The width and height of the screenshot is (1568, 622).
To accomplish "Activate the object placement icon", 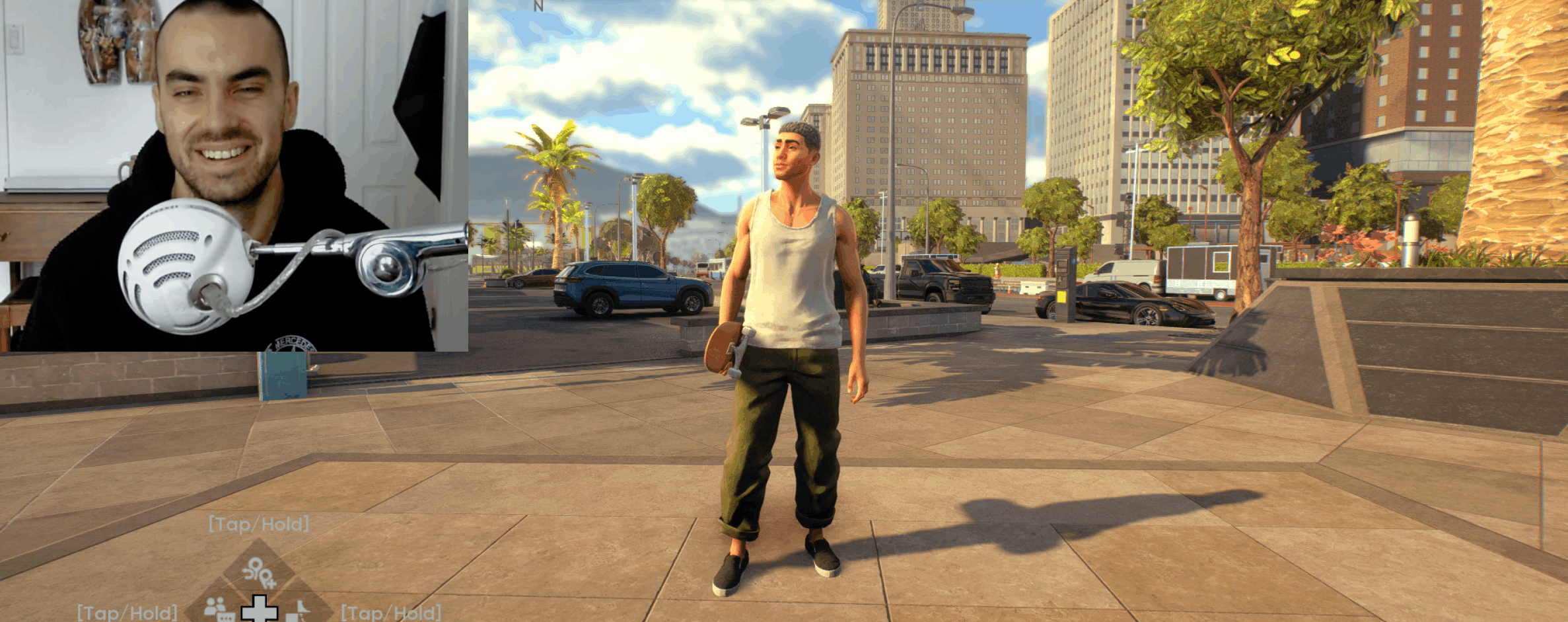I will point(299,609).
